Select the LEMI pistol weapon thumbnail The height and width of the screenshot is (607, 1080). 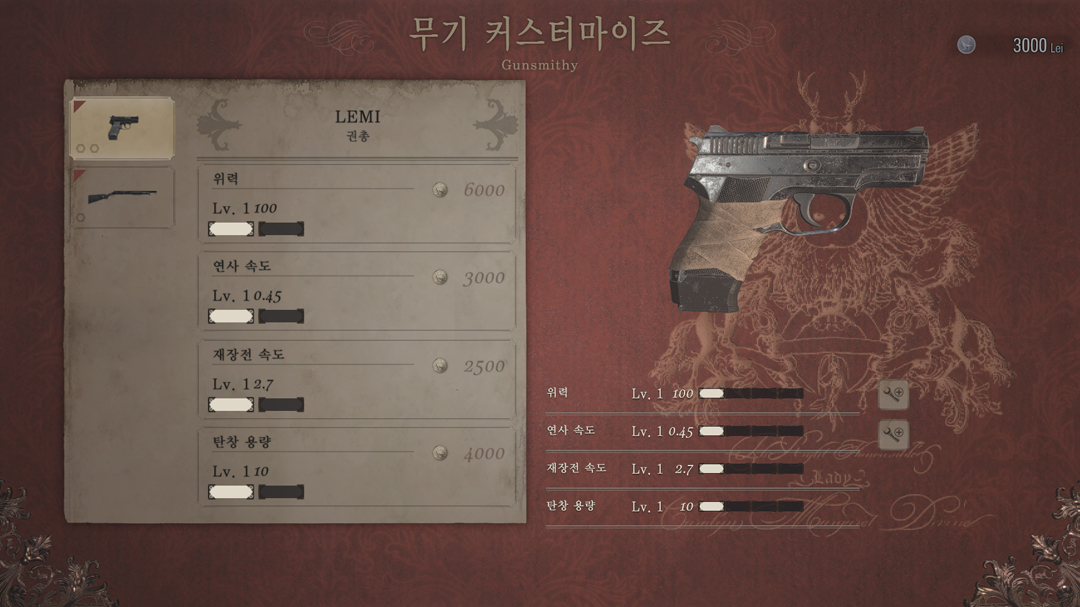(x=121, y=127)
